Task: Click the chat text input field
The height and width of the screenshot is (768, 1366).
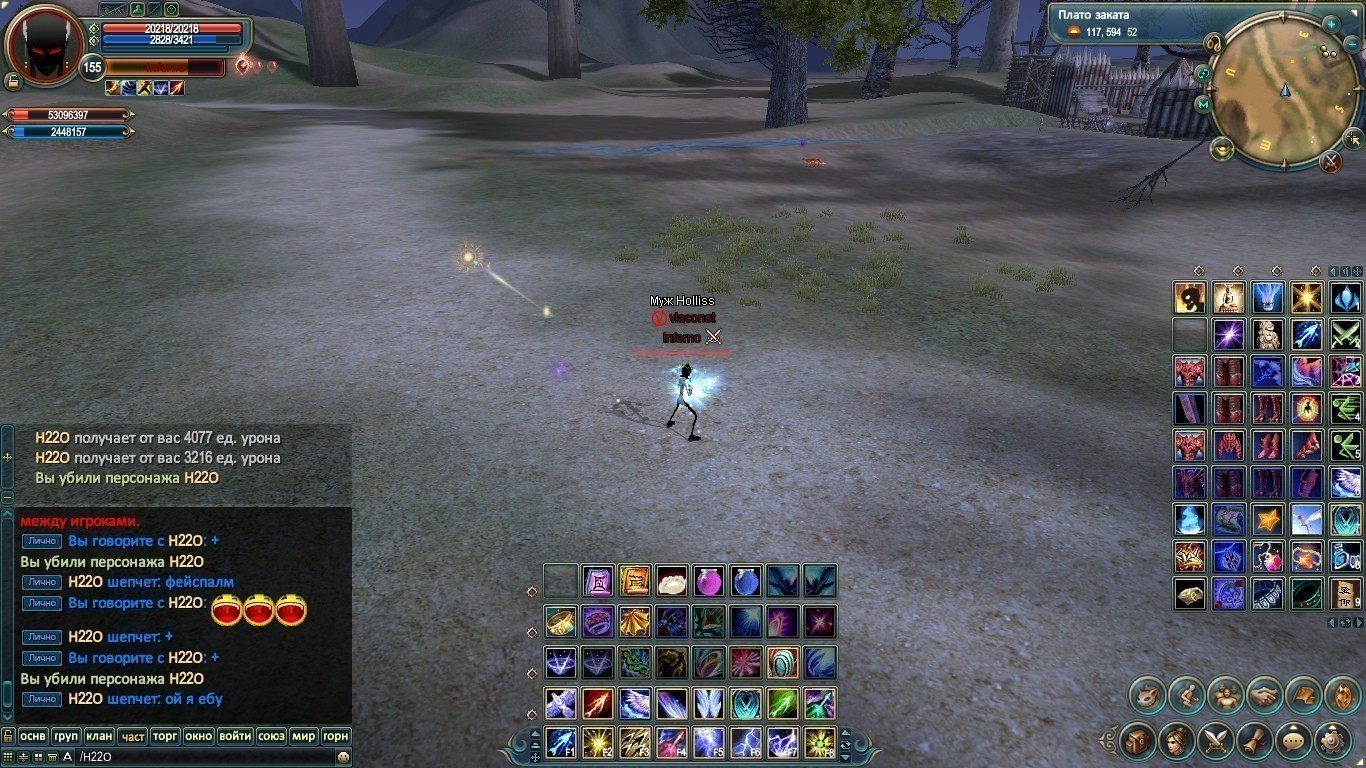Action: coord(200,757)
